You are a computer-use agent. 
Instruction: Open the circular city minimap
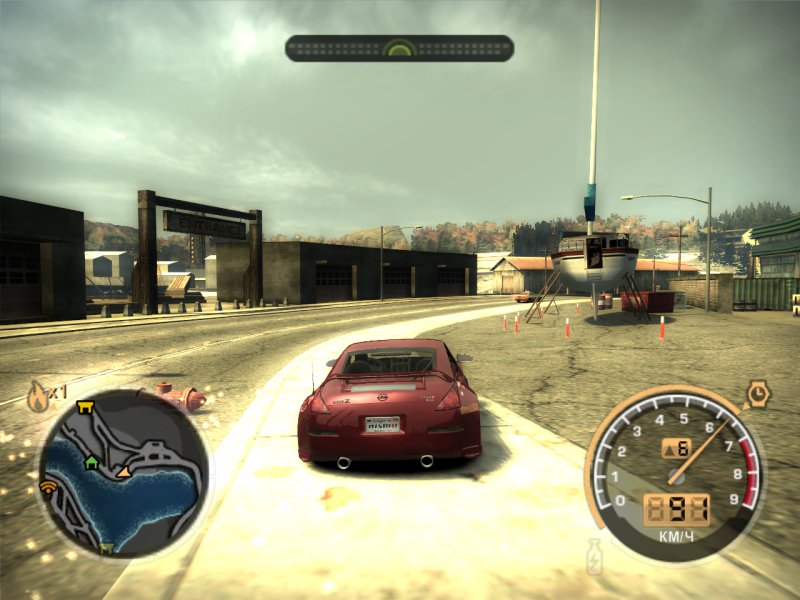pos(123,472)
